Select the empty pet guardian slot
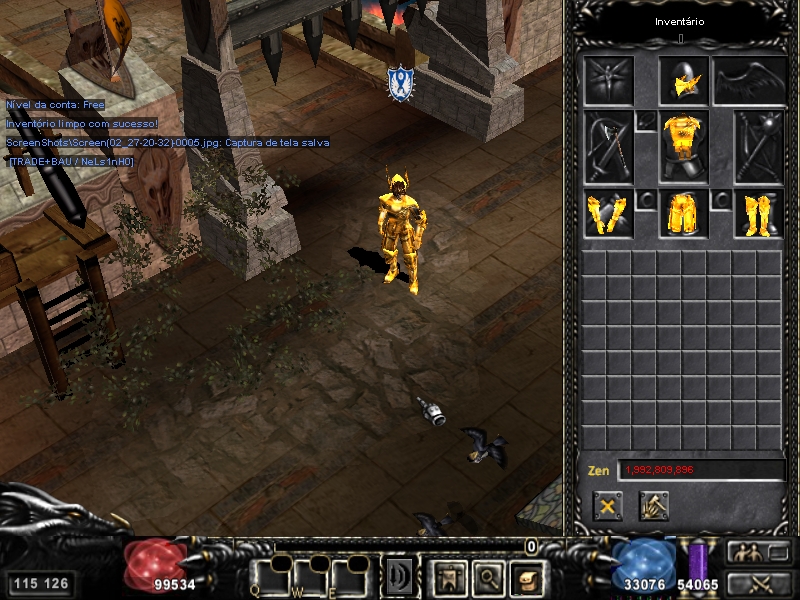800x600 pixels. [609, 80]
